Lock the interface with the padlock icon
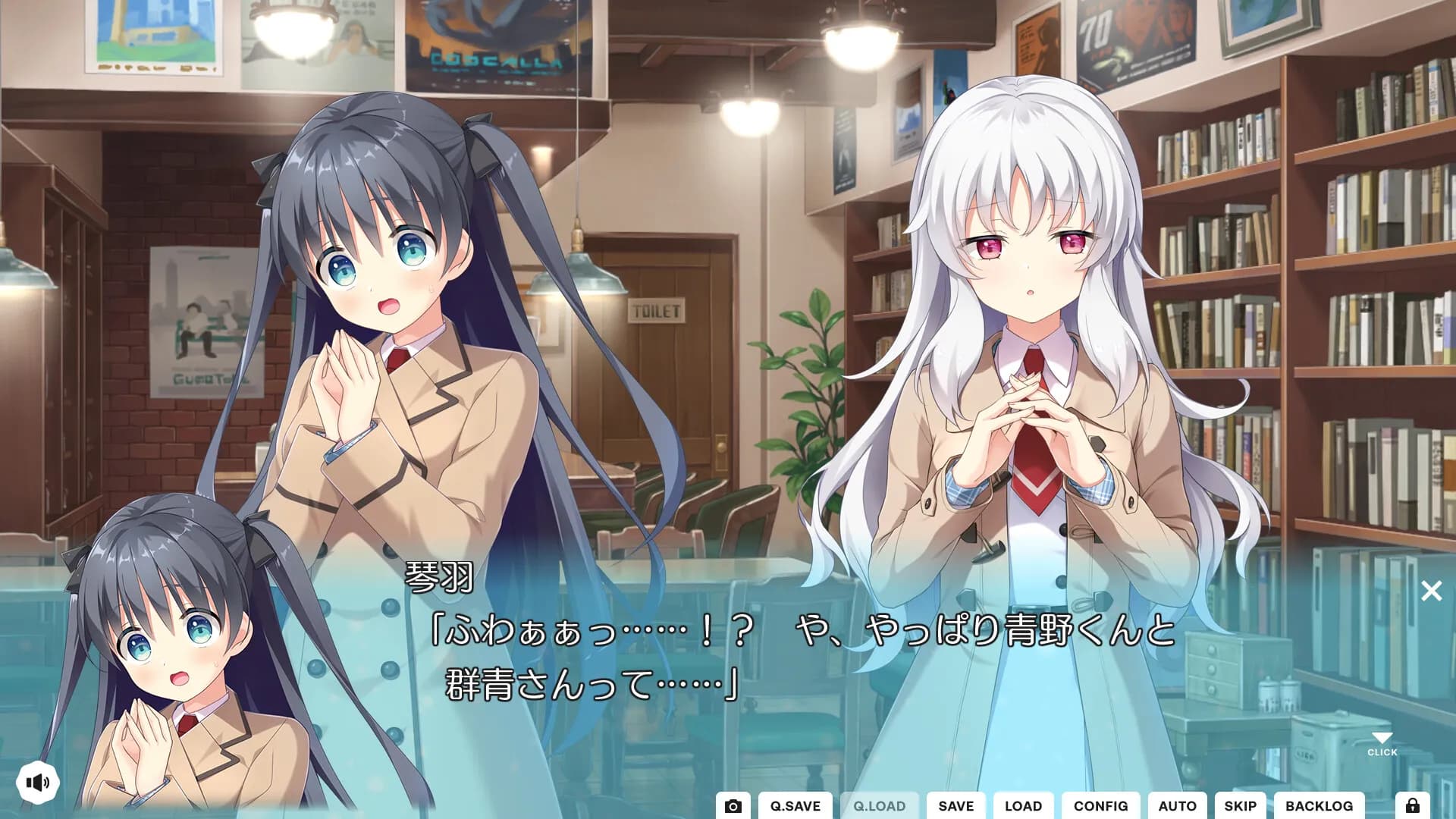This screenshot has width=1456, height=819. 1412,806
